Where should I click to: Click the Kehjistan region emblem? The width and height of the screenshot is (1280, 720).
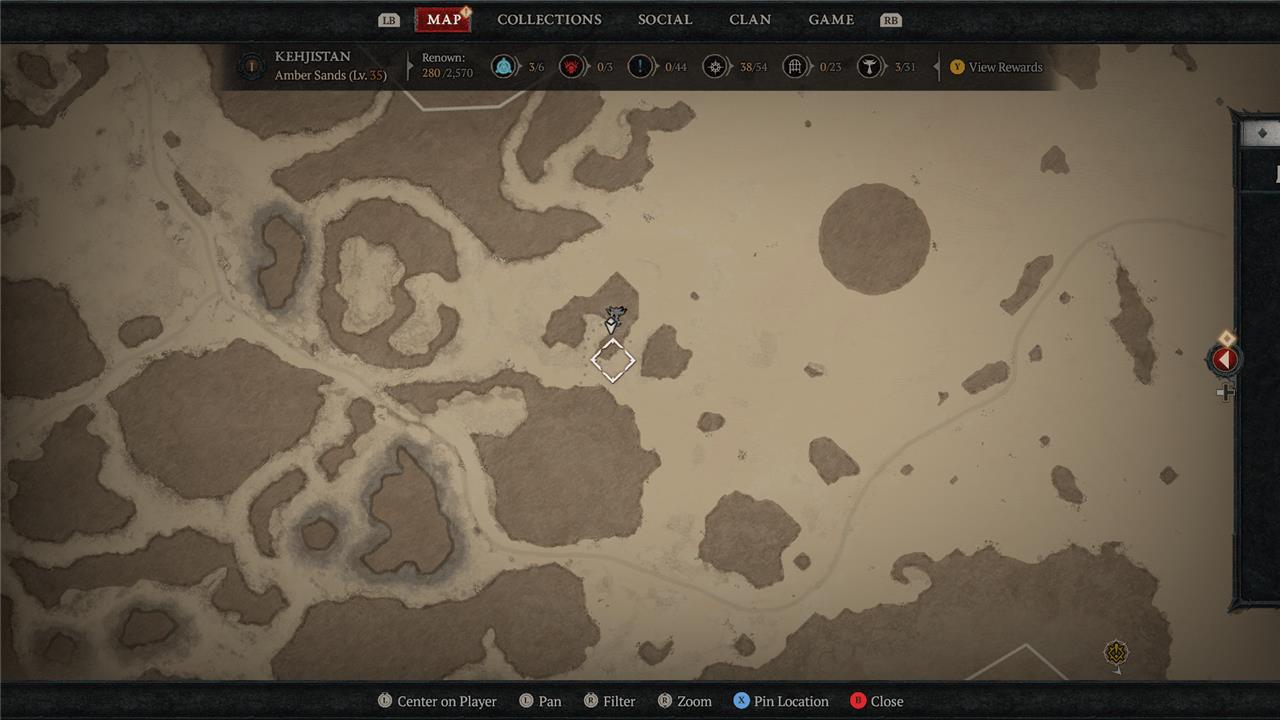(x=251, y=67)
